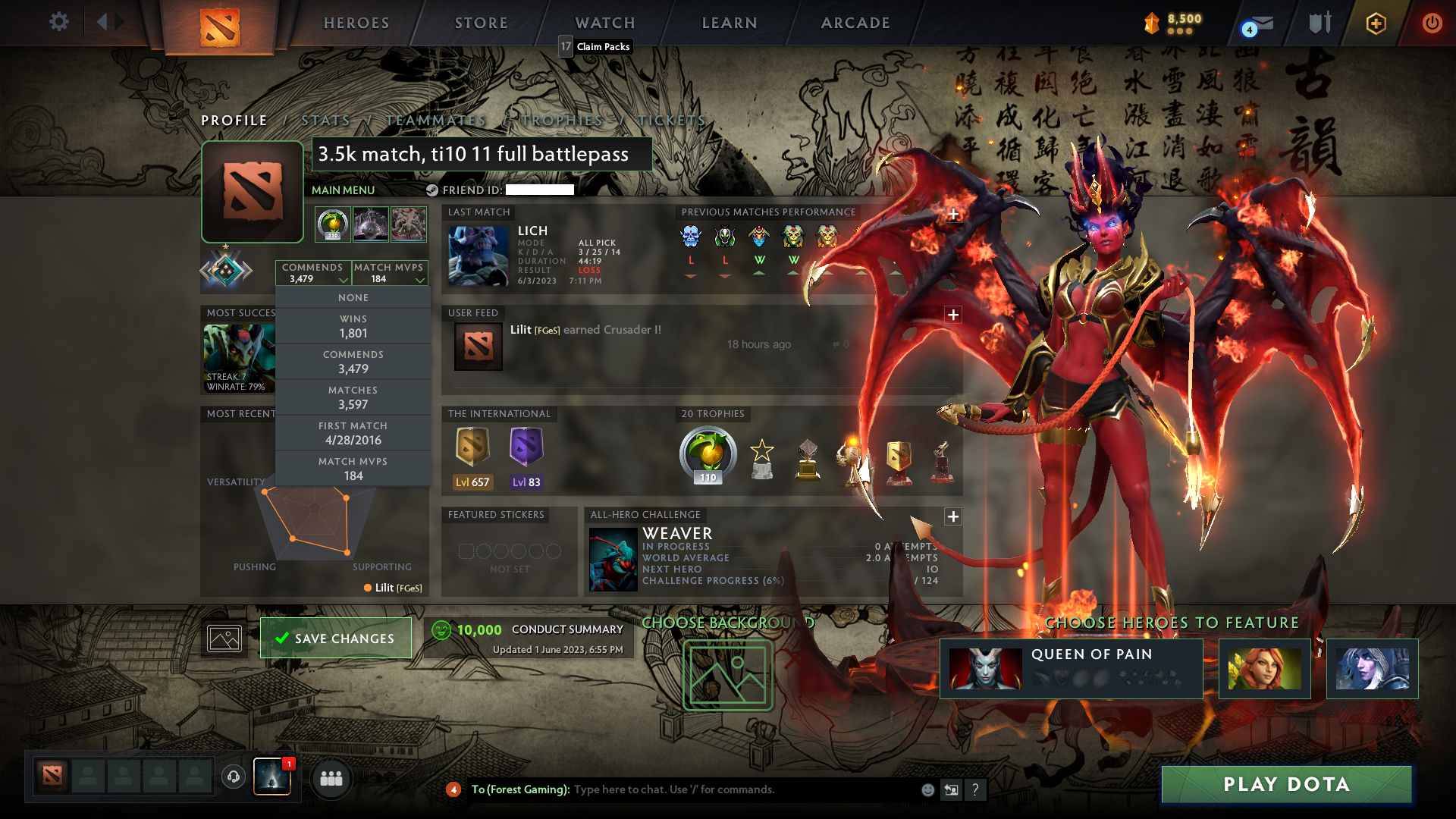
Task: Select the WINS 1,801 stat option
Action: 353,325
